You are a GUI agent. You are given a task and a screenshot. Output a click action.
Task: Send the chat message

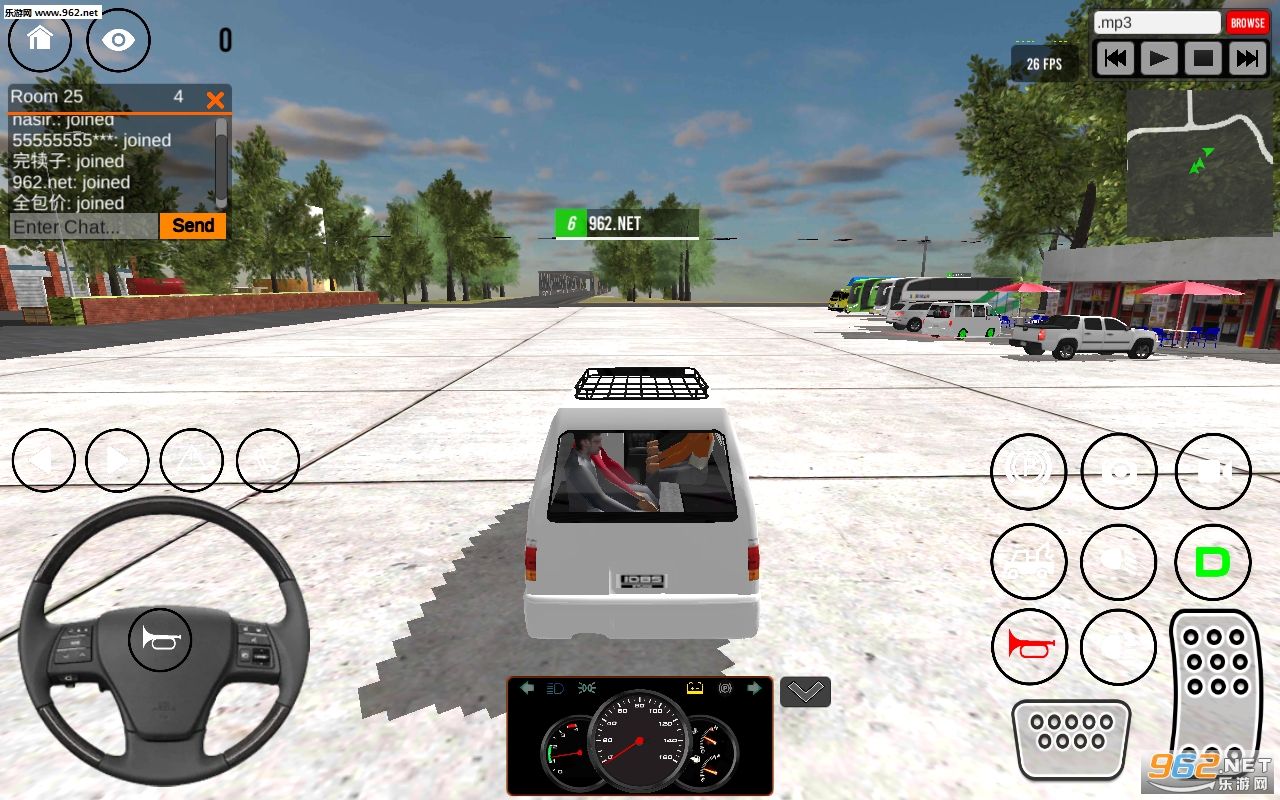pos(193,226)
